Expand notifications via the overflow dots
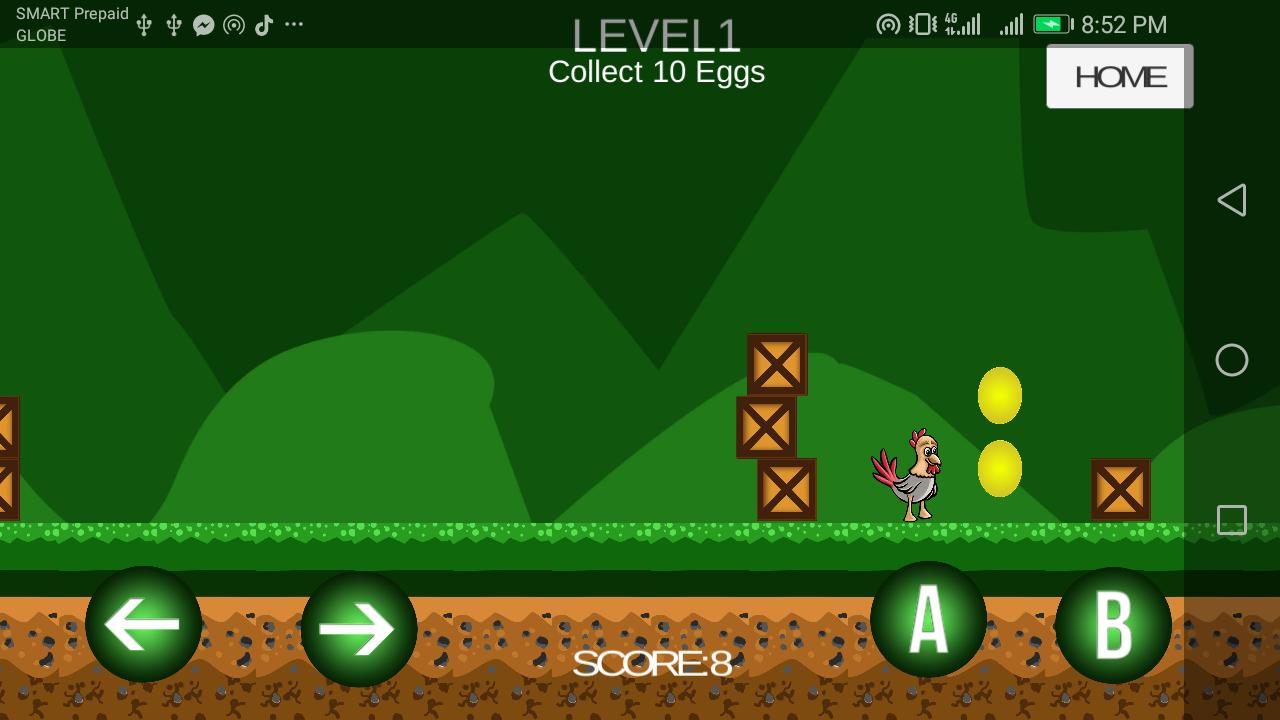 tap(293, 23)
